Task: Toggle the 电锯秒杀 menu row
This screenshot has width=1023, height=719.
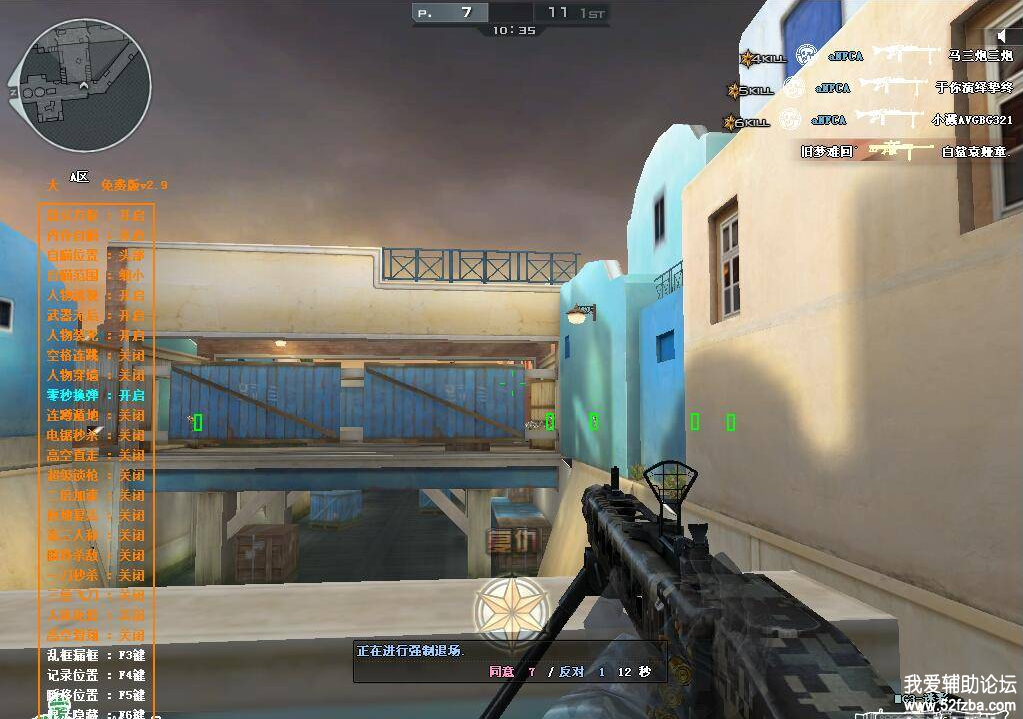Action: pyautogui.click(x=96, y=435)
